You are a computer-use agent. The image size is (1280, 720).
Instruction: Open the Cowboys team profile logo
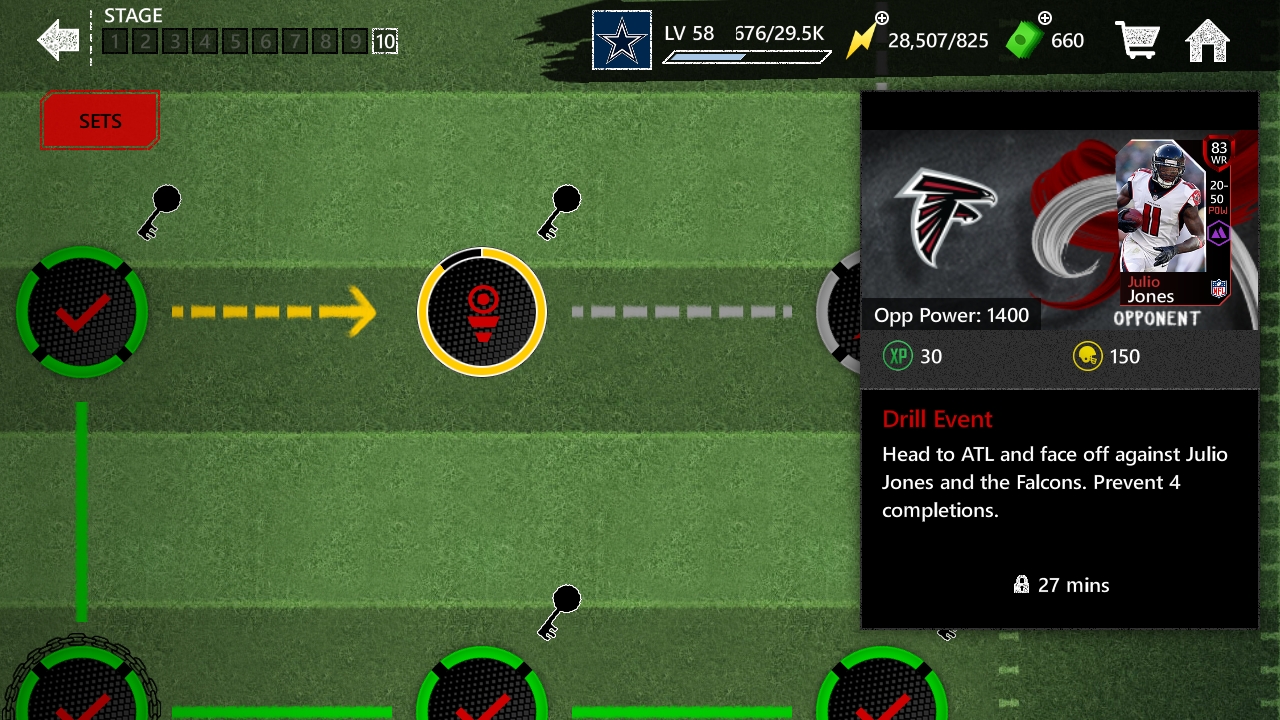tap(621, 41)
